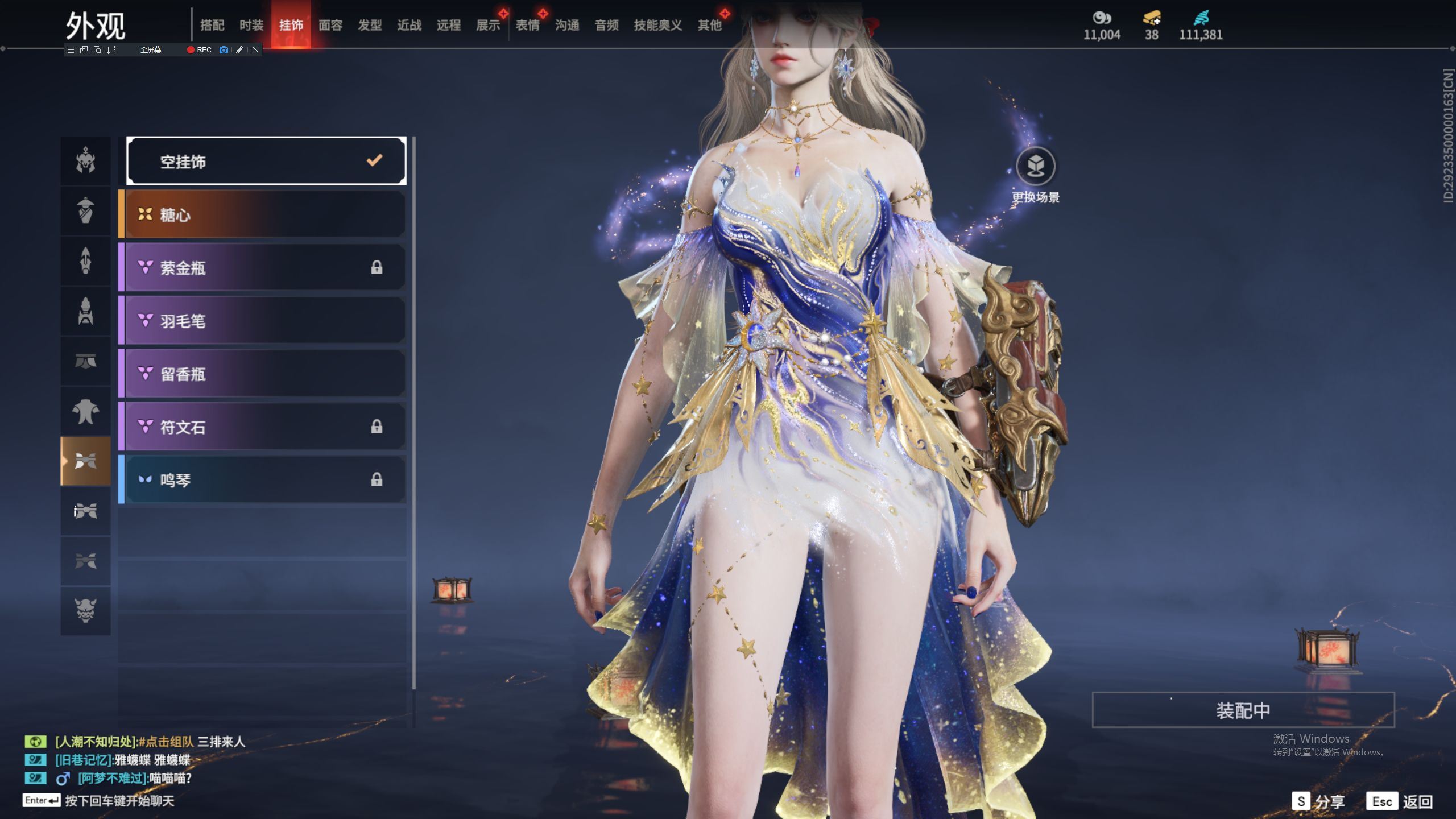The width and height of the screenshot is (1456, 819).
Task: Switch to the 远程 tab
Action: click(449, 25)
